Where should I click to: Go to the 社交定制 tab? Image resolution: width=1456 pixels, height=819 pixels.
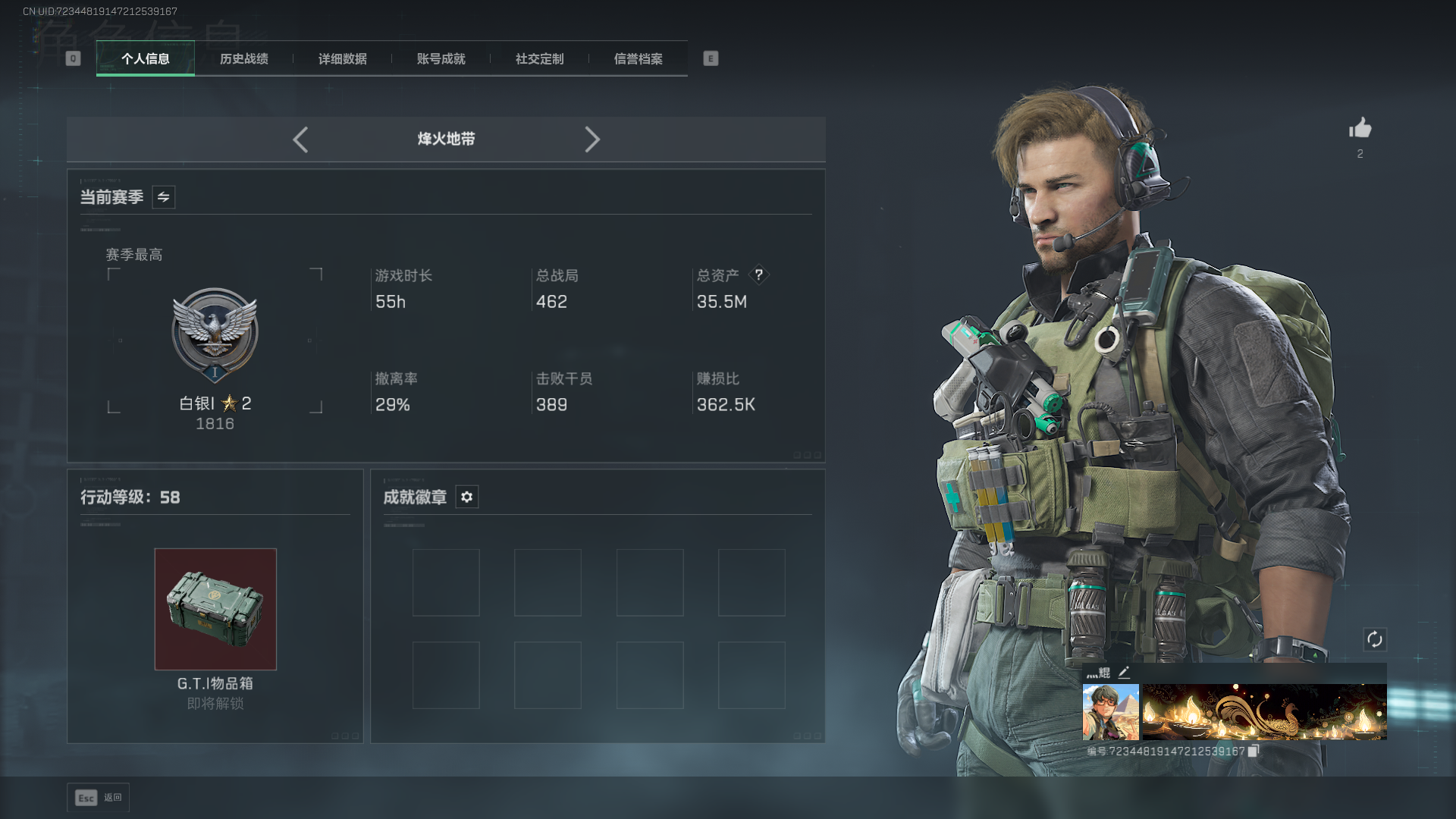pos(540,59)
